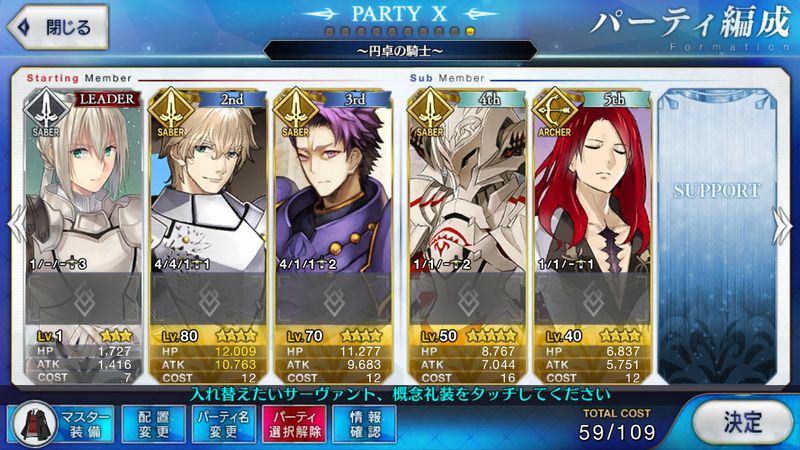The height and width of the screenshot is (450, 800).
Task: Select the highlighted last party page dot
Action: pyautogui.click(x=471, y=33)
